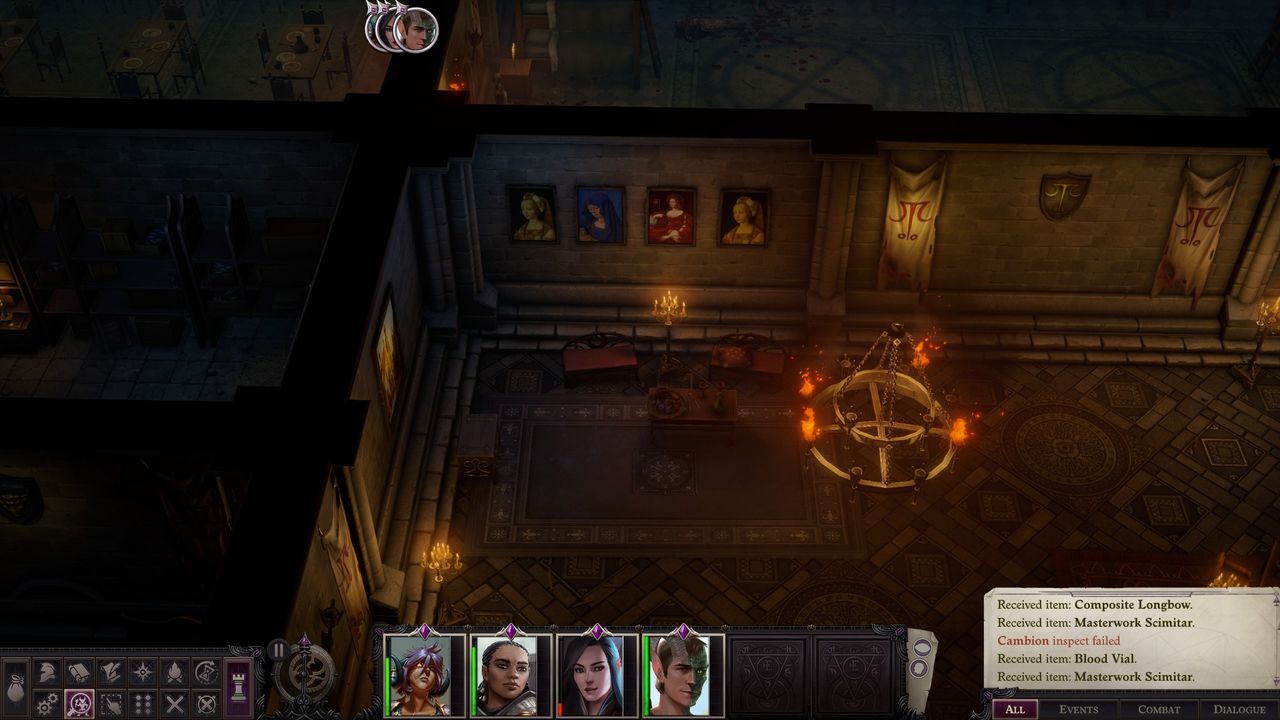Image resolution: width=1280 pixels, height=720 pixels.
Task: Select the black-haired elf woman portrait
Action: [x=597, y=676]
